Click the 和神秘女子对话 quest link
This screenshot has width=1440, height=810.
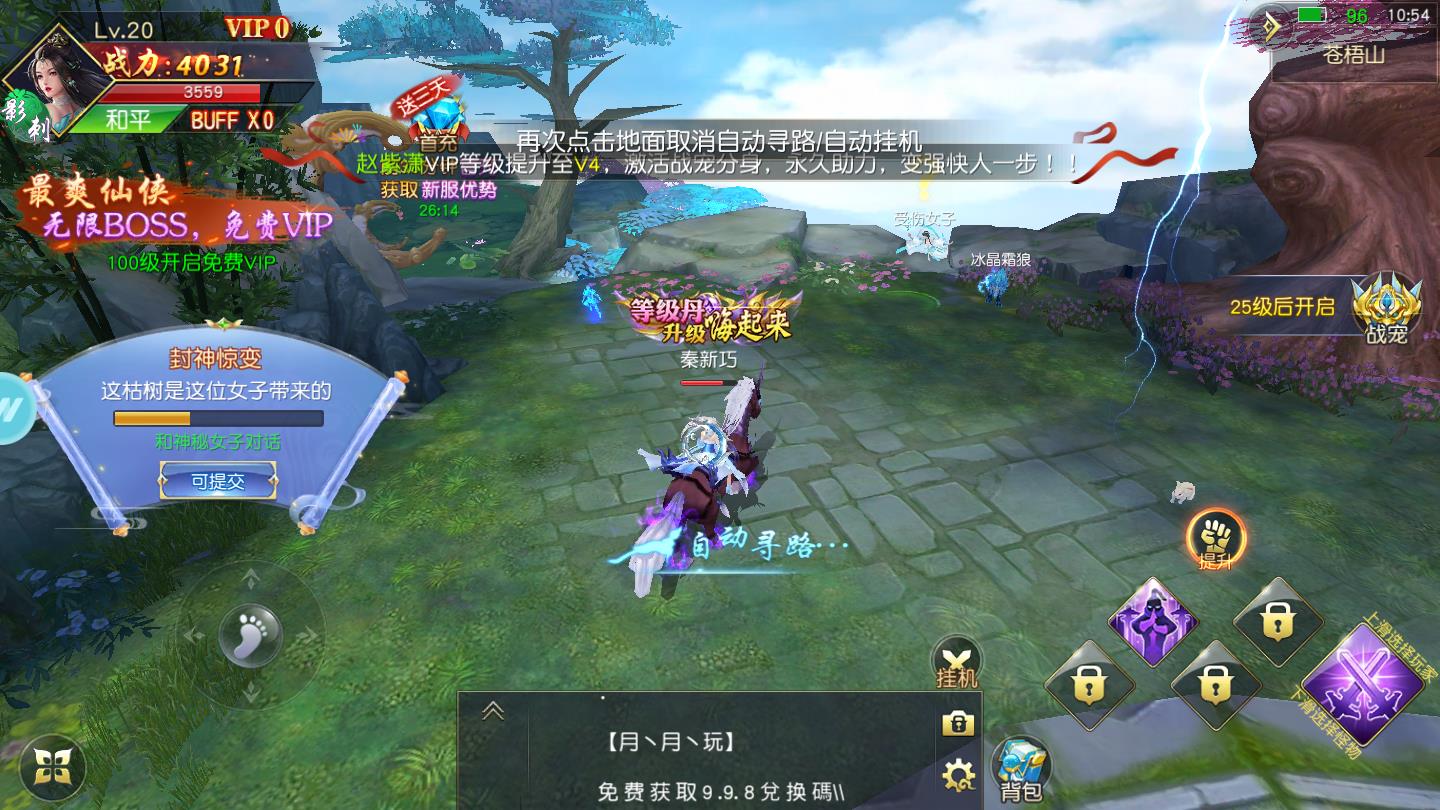click(x=218, y=442)
